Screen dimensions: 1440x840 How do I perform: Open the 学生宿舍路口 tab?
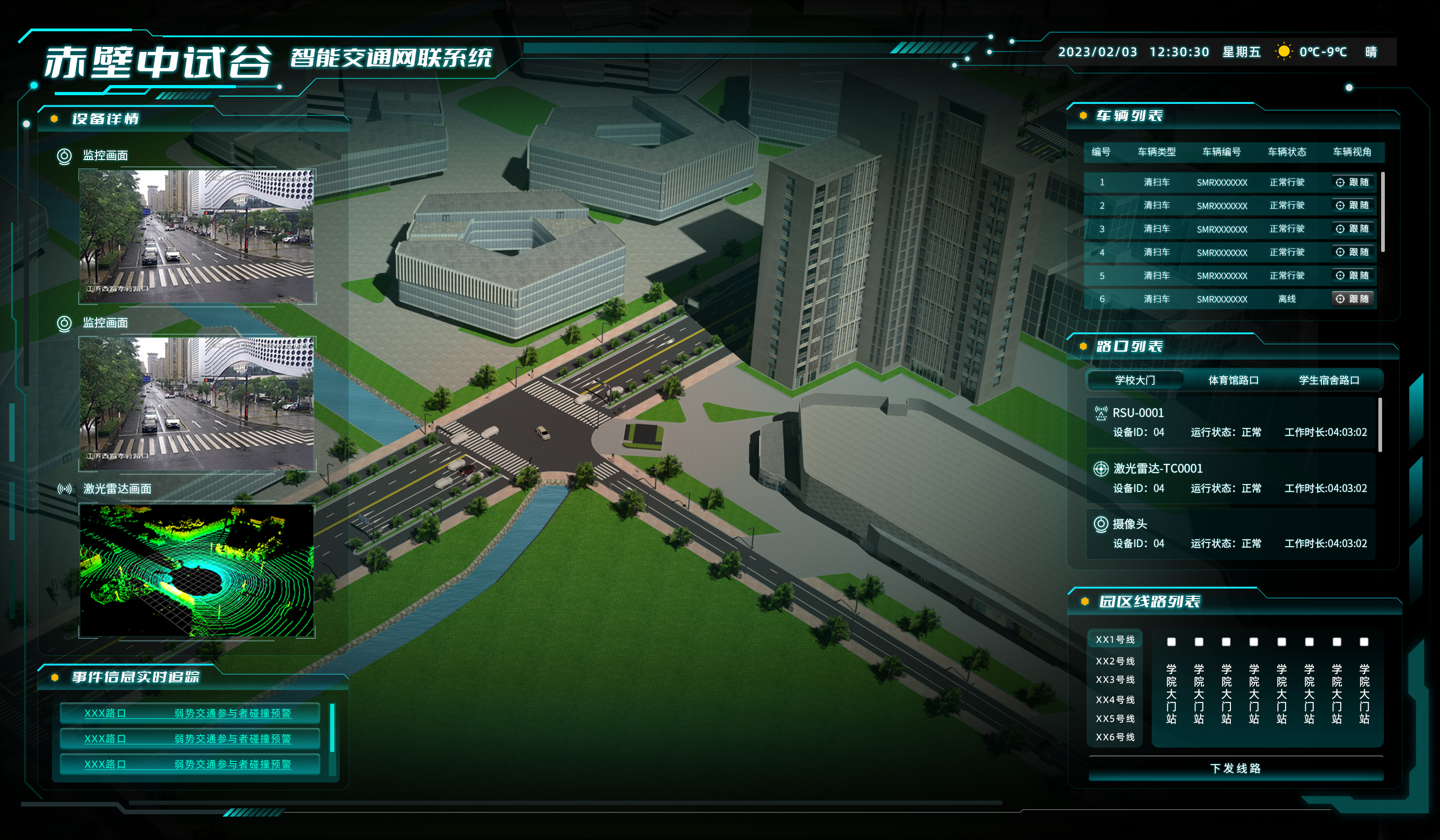1329,380
